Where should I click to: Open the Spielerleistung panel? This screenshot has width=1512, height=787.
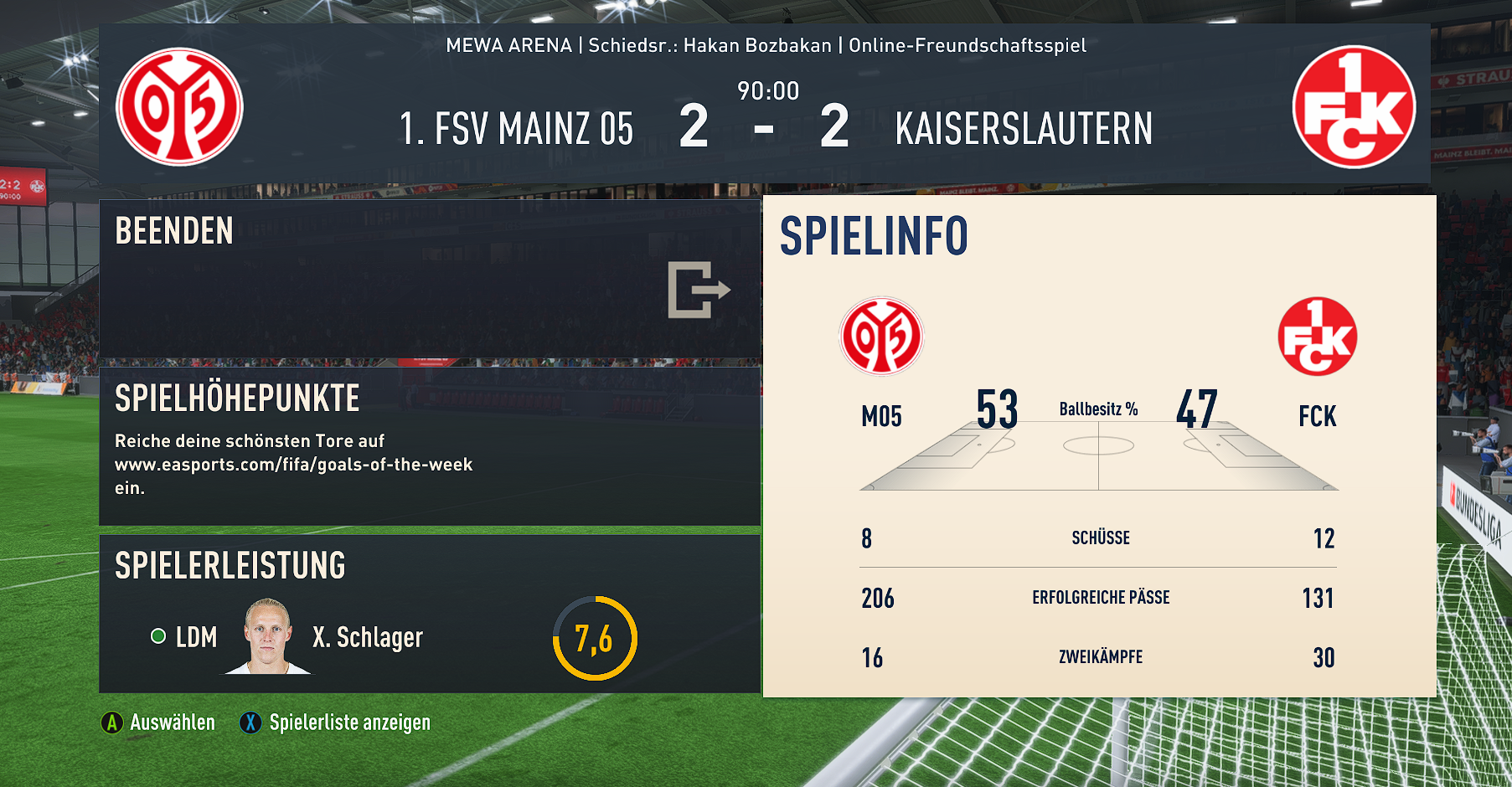[x=429, y=614]
